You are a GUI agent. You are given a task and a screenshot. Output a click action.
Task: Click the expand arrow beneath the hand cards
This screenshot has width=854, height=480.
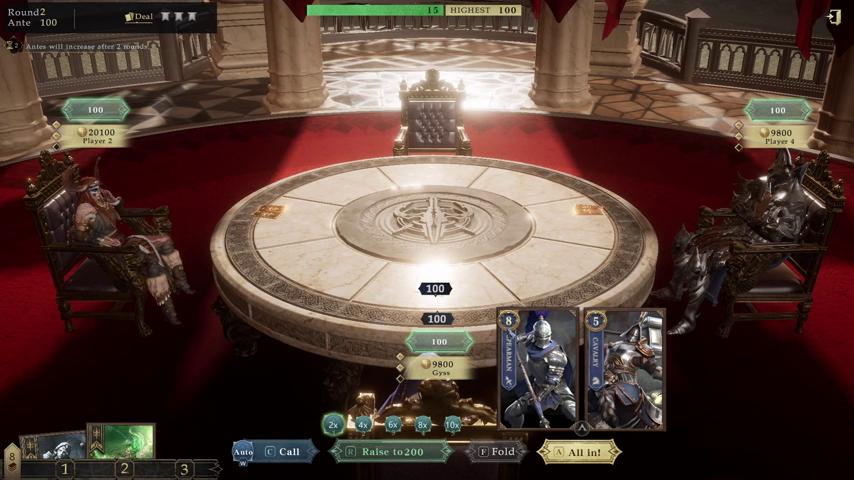tap(581, 429)
